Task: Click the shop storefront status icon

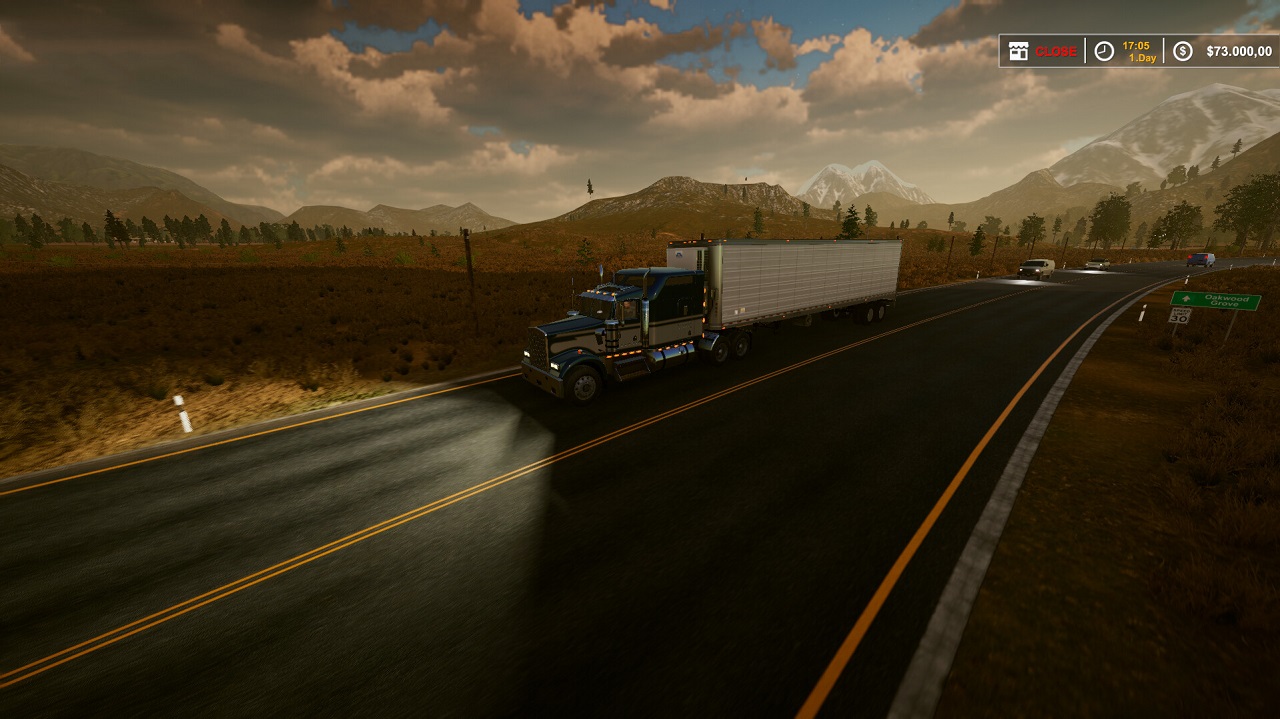Action: [x=1018, y=51]
